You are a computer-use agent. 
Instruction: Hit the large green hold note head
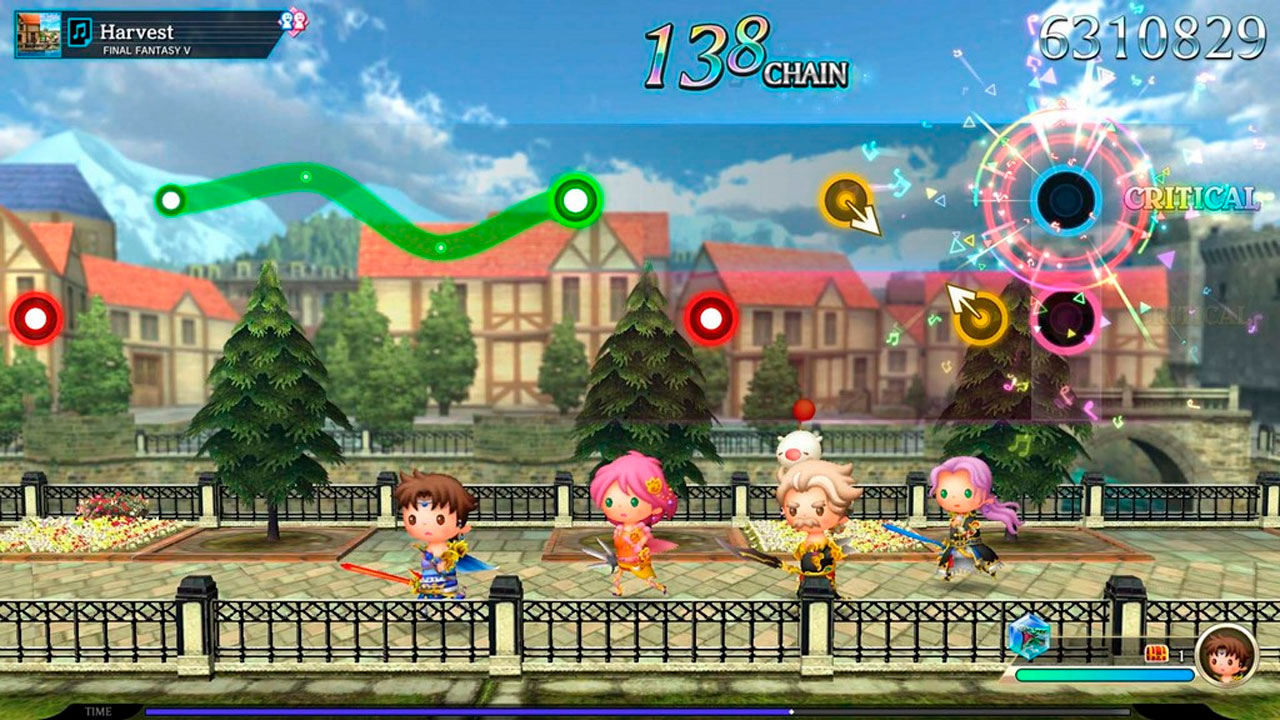575,200
